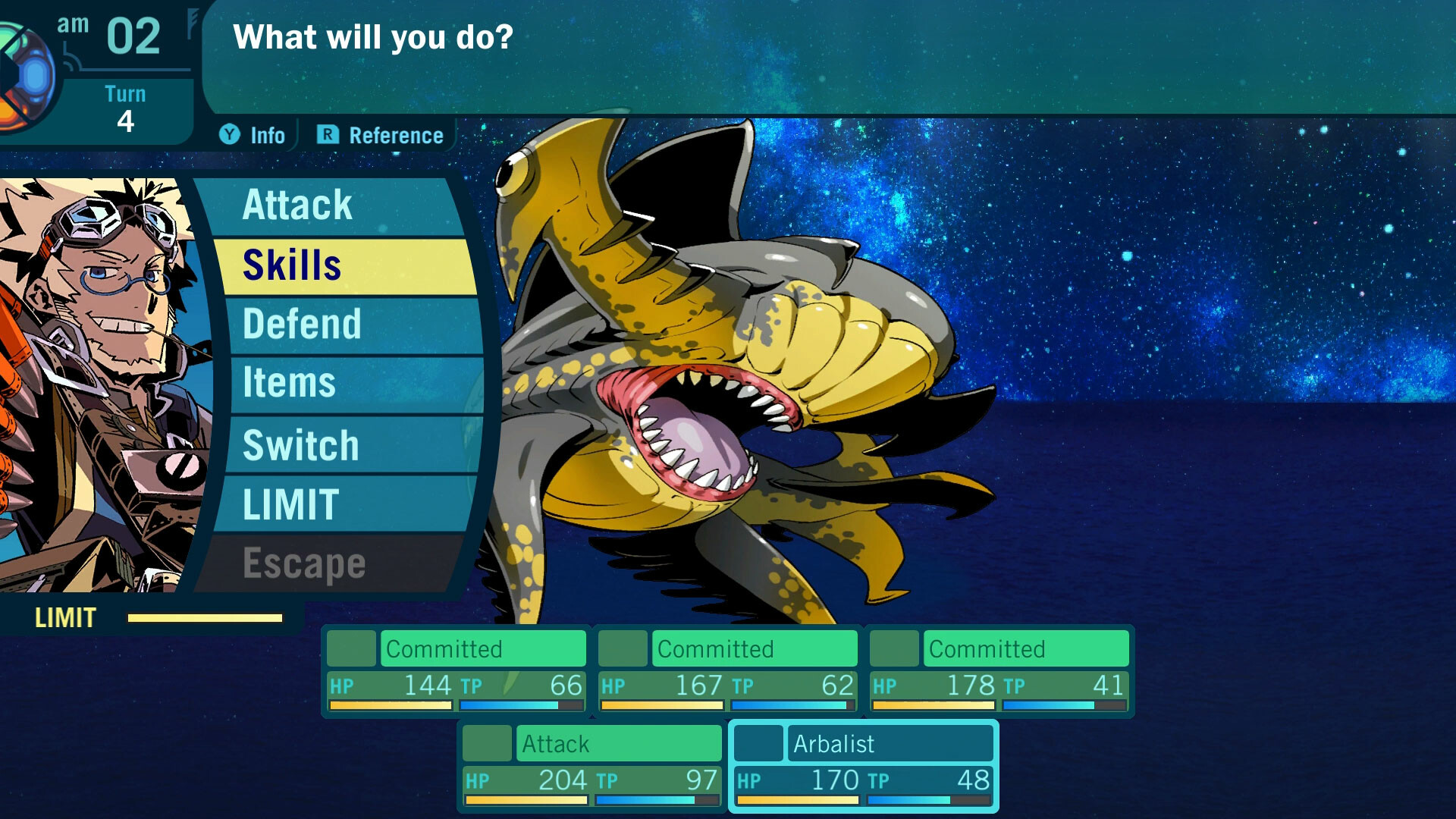This screenshot has height=819, width=1456.
Task: Open Info with the Y button prompt
Action: 253,135
